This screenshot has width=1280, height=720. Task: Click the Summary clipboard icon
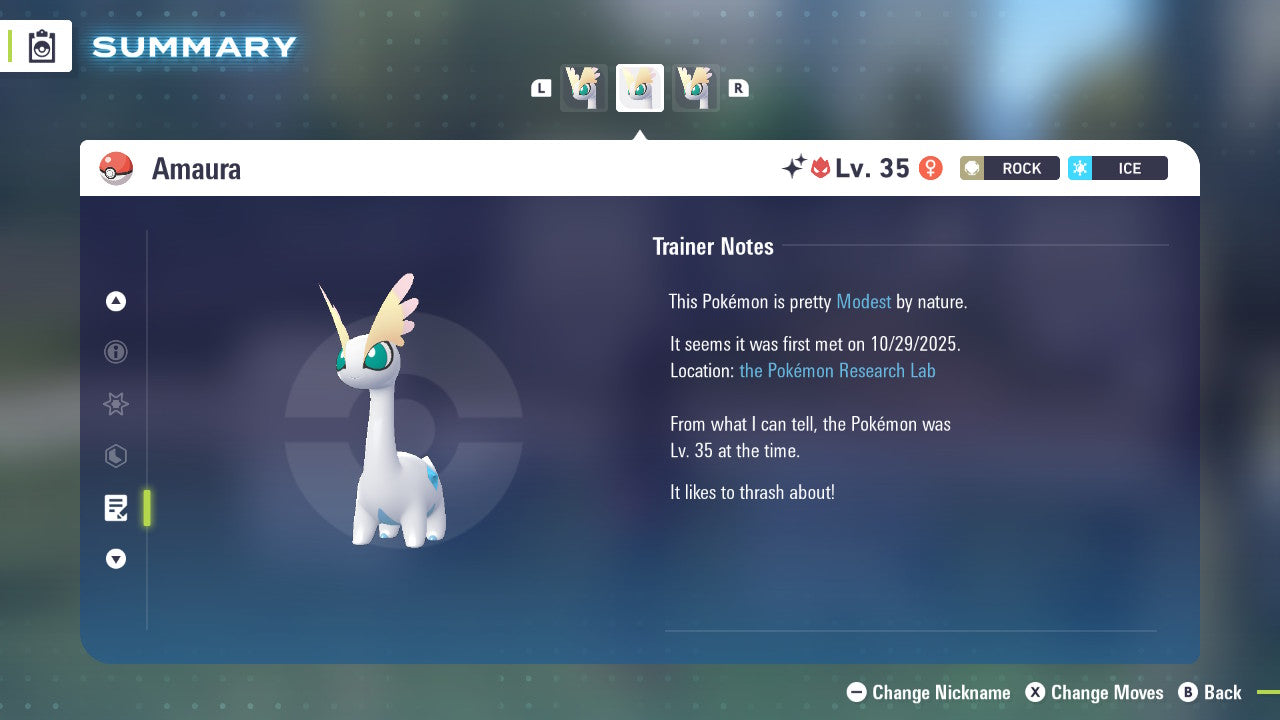pos(40,45)
